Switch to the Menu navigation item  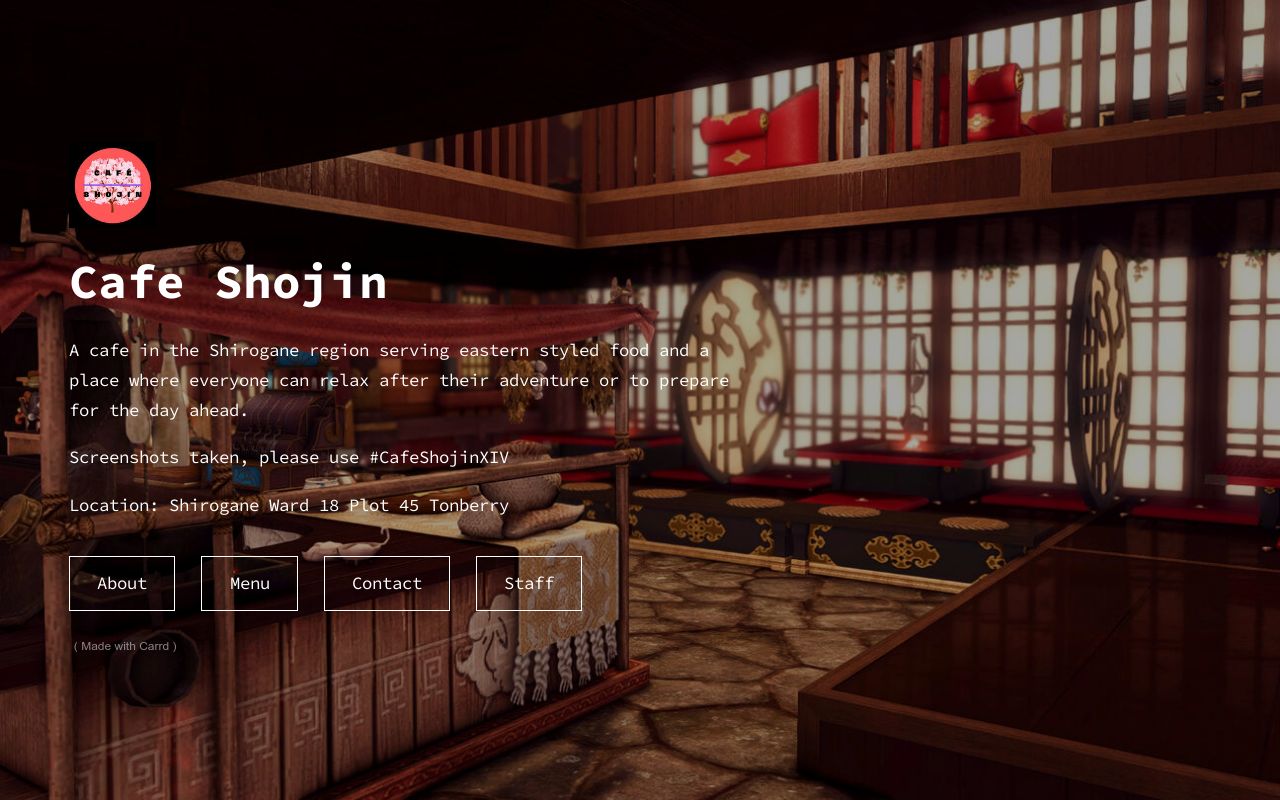click(249, 583)
